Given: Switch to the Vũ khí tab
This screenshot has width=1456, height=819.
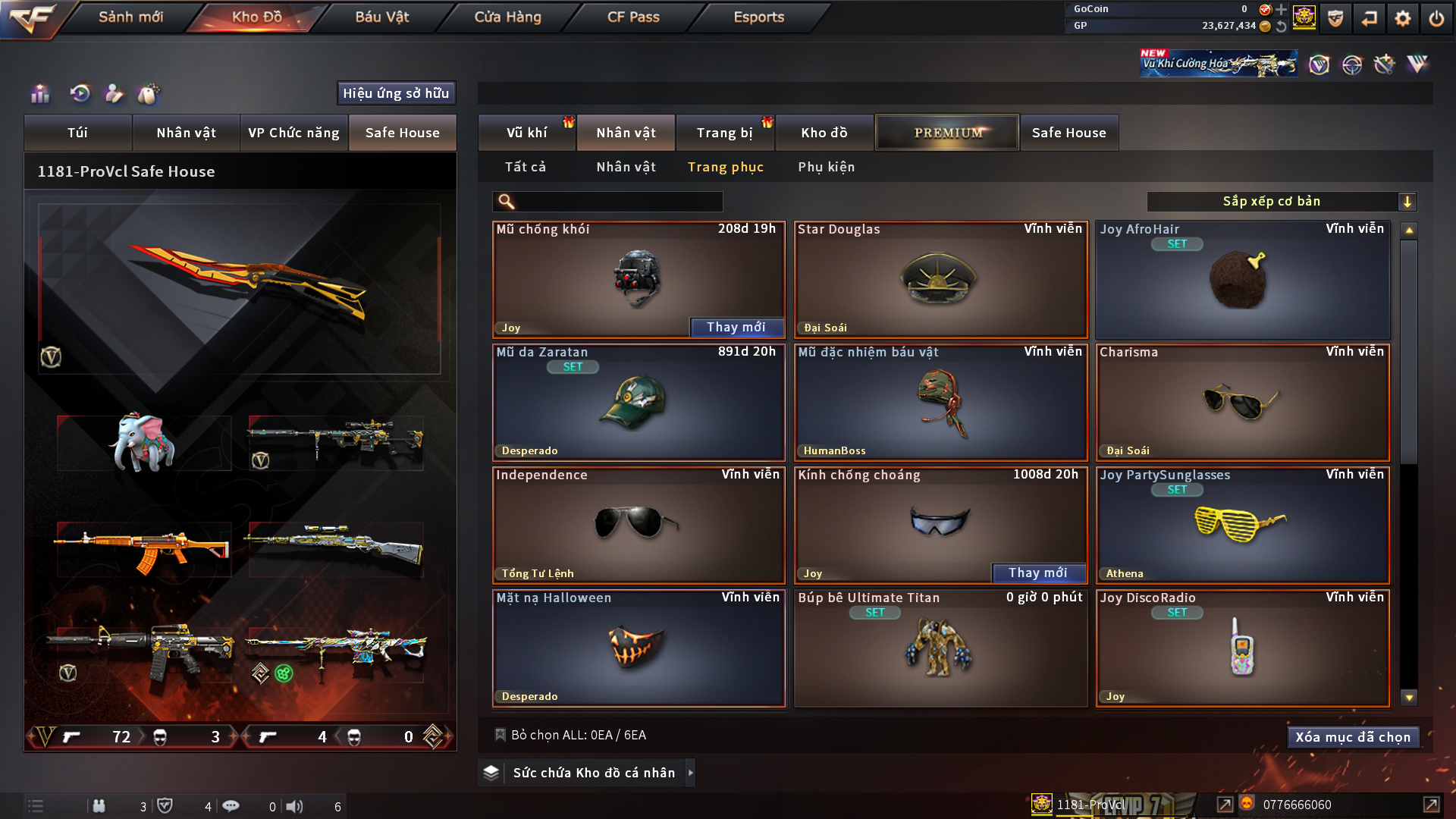Looking at the screenshot, I should (526, 133).
